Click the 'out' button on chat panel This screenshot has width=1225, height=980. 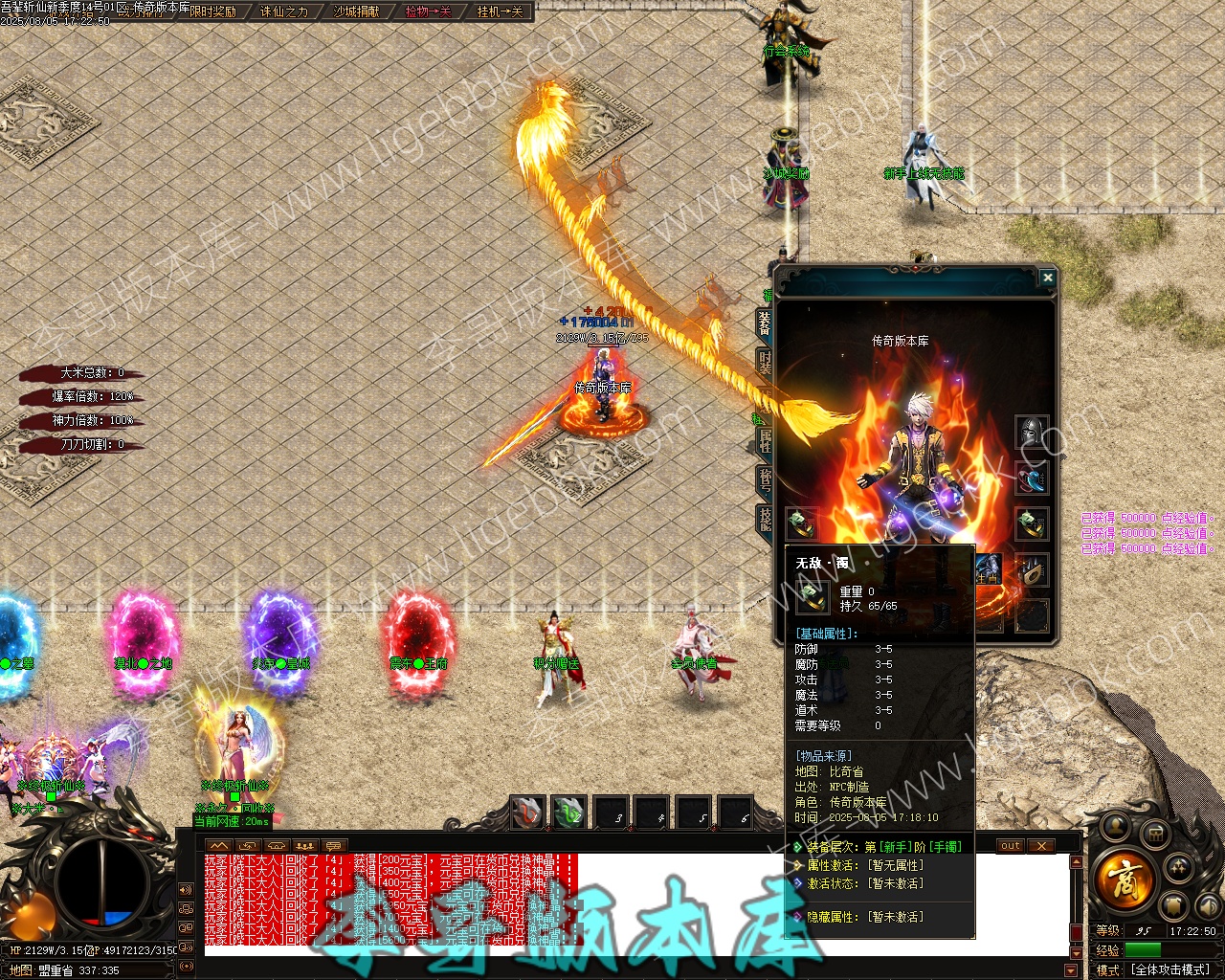click(1011, 846)
